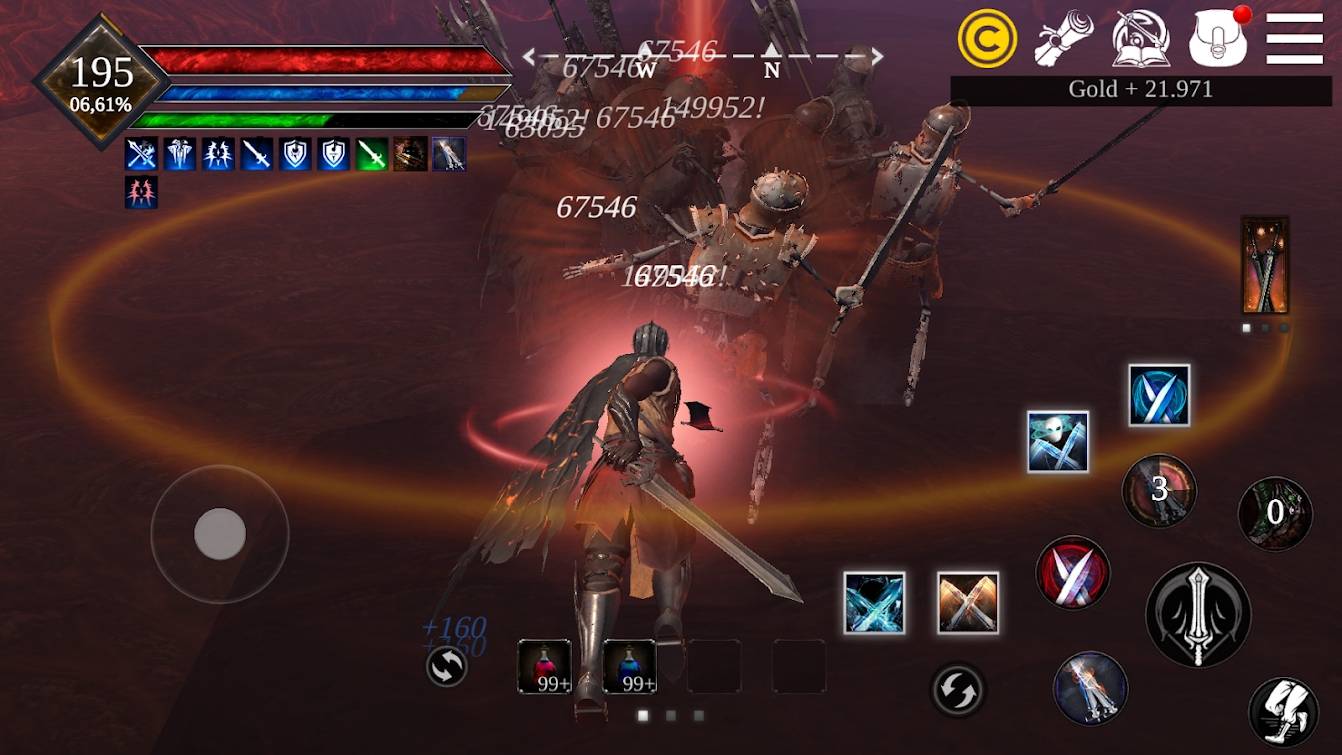
Task: Tap the left compass arrow
Action: click(527, 55)
